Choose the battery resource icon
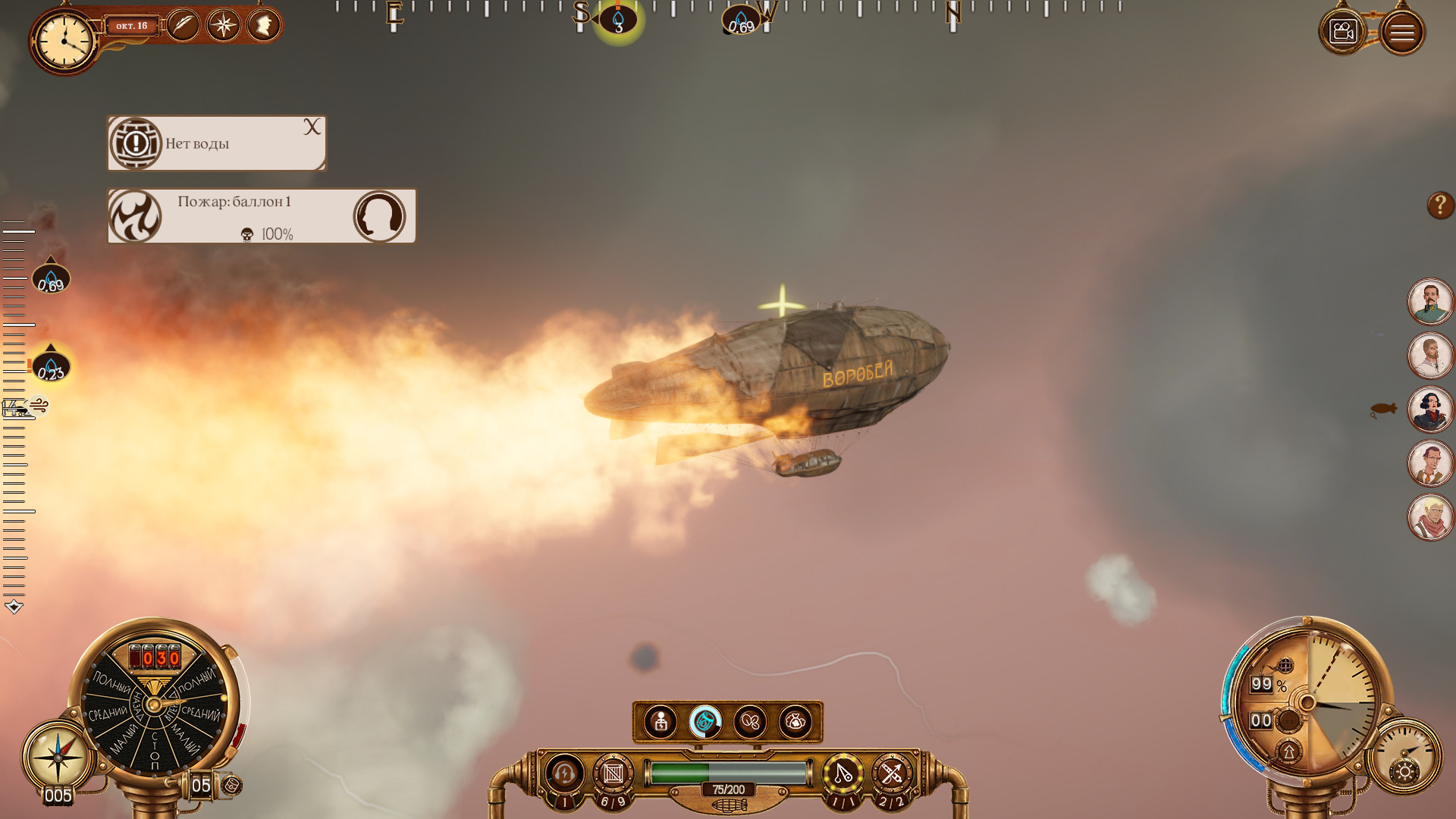The height and width of the screenshot is (819, 1456). pos(661,722)
